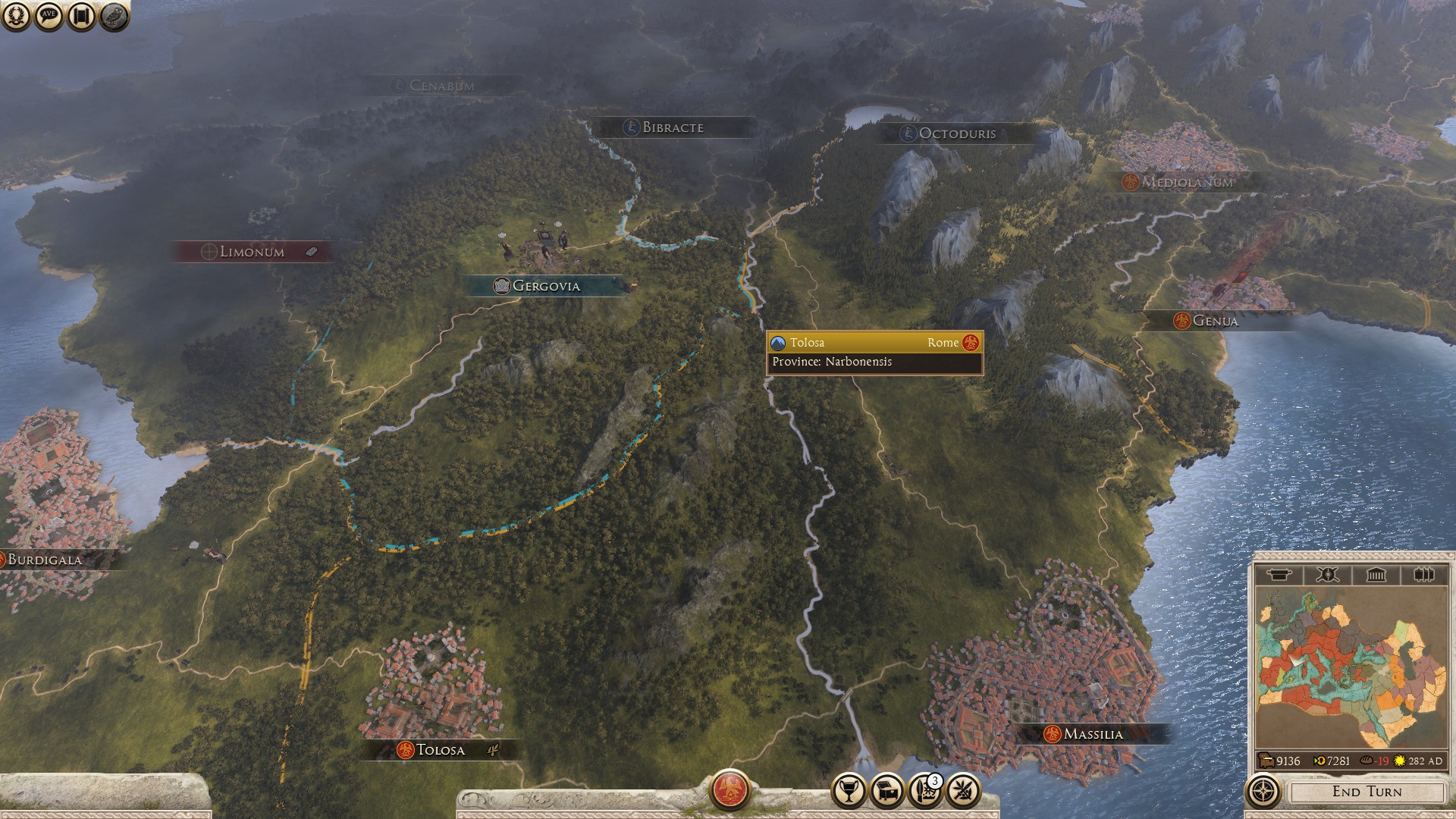
Task: Select the rightmost palisade tab above minimap
Action: (1423, 575)
